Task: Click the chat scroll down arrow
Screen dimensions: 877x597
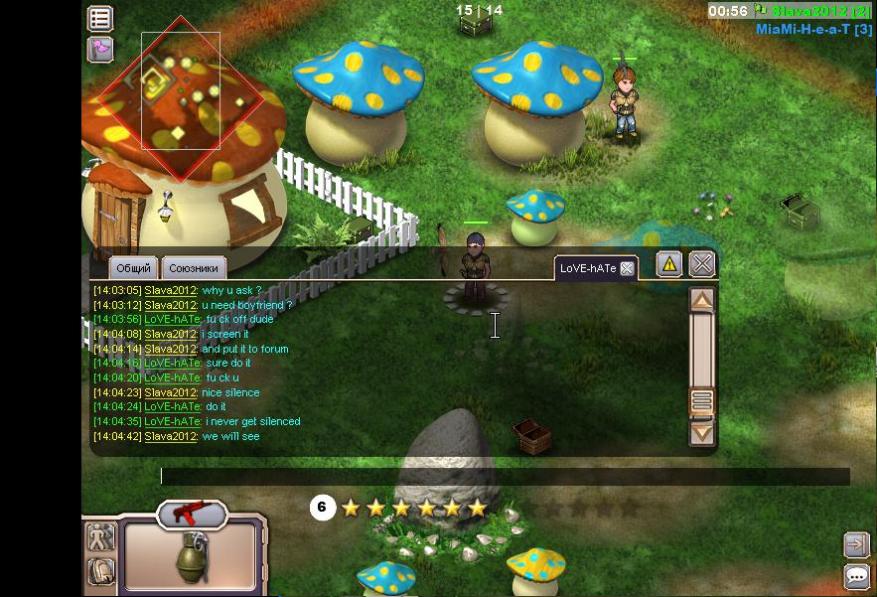Action: [x=702, y=433]
